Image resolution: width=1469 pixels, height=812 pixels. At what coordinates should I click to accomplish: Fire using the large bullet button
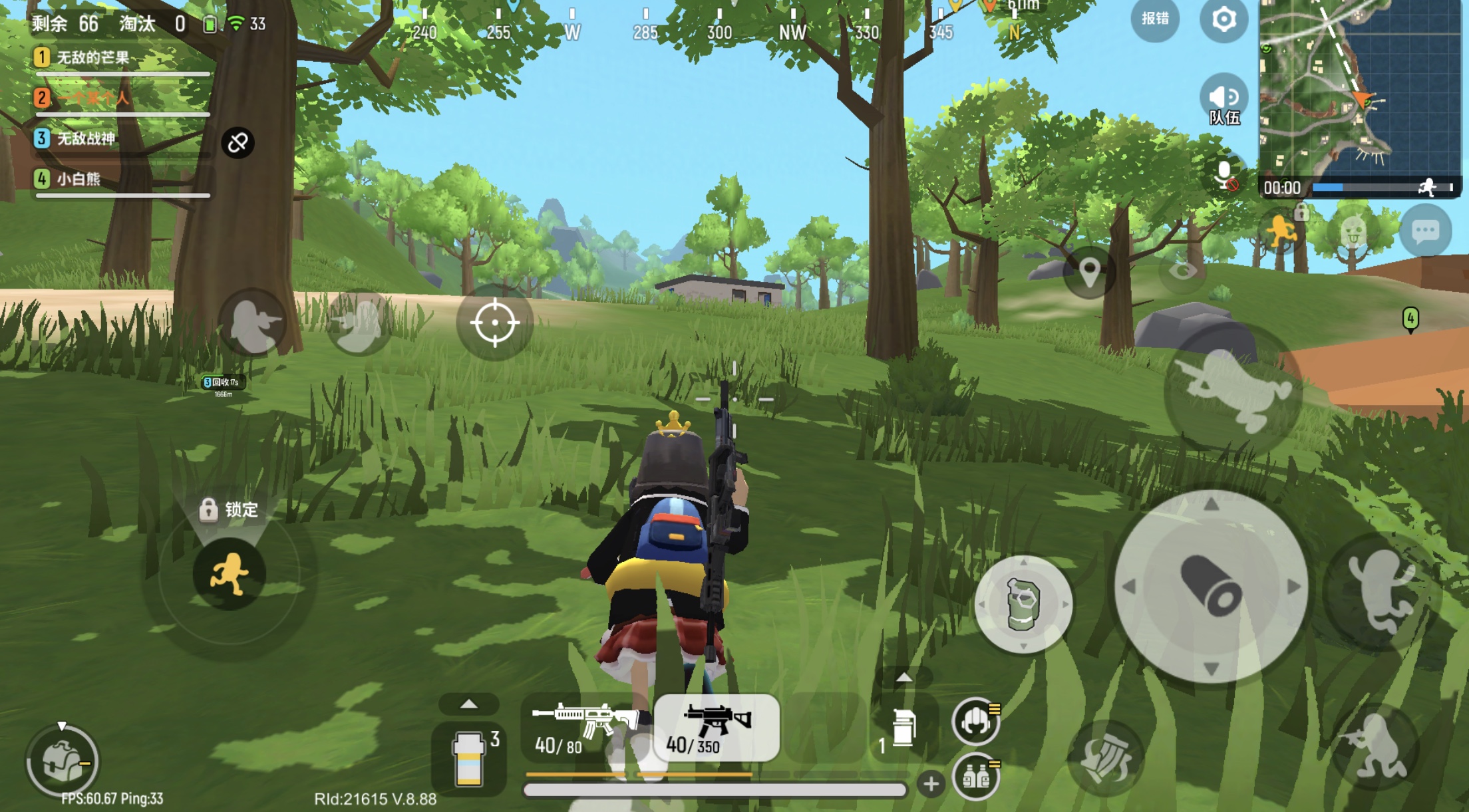[1210, 587]
